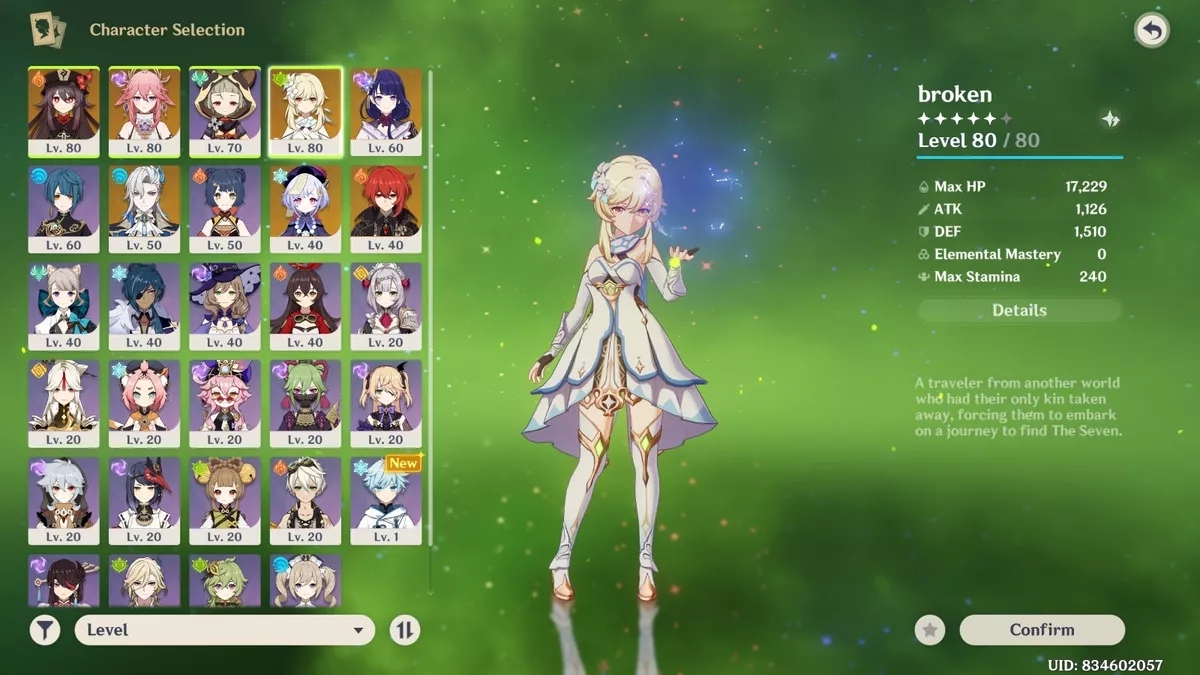Select the card marked New
Viewport: 1200px width, 675px height.
point(386,500)
